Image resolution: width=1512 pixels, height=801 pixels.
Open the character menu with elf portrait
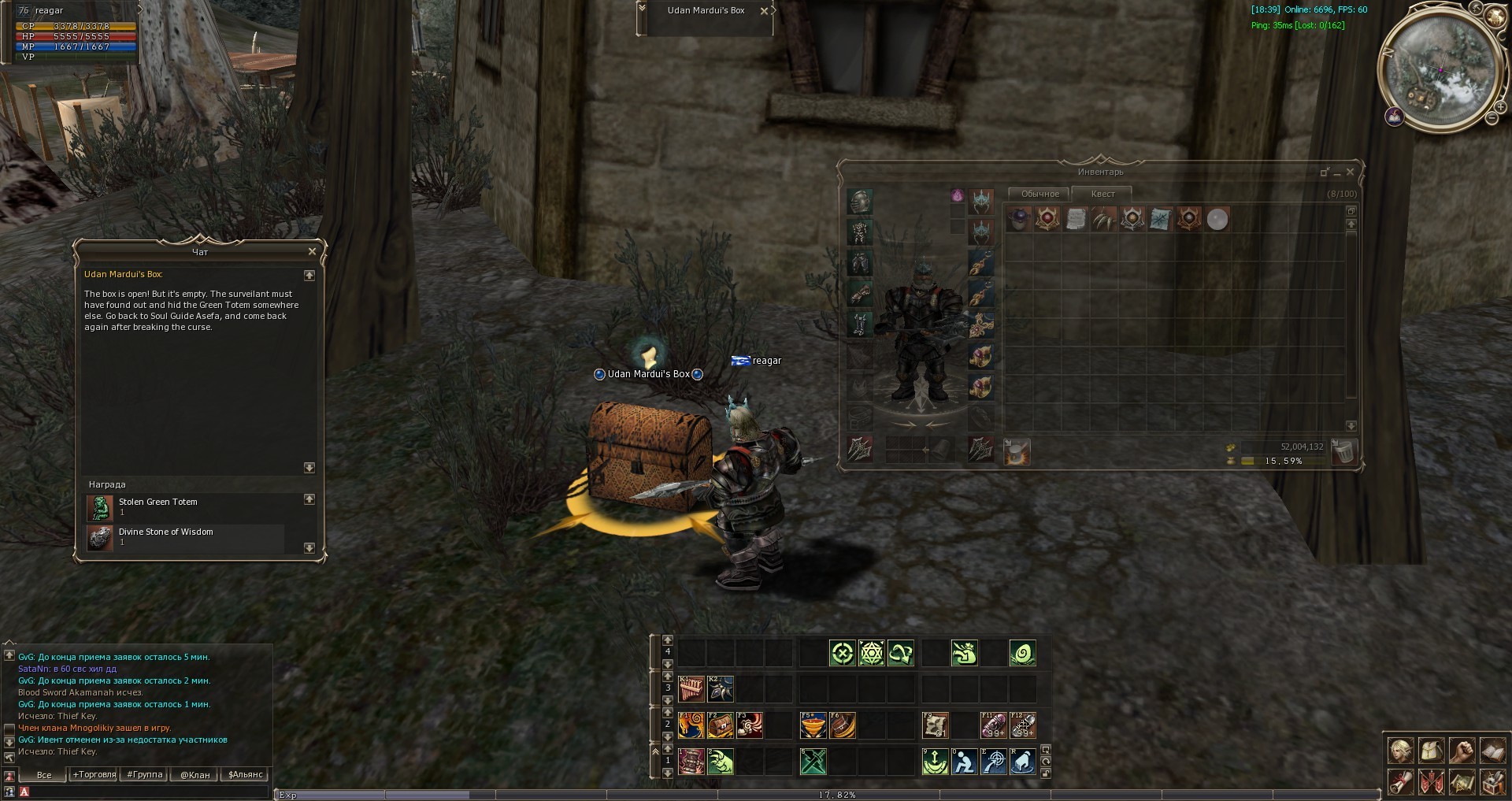pyautogui.click(x=1400, y=751)
